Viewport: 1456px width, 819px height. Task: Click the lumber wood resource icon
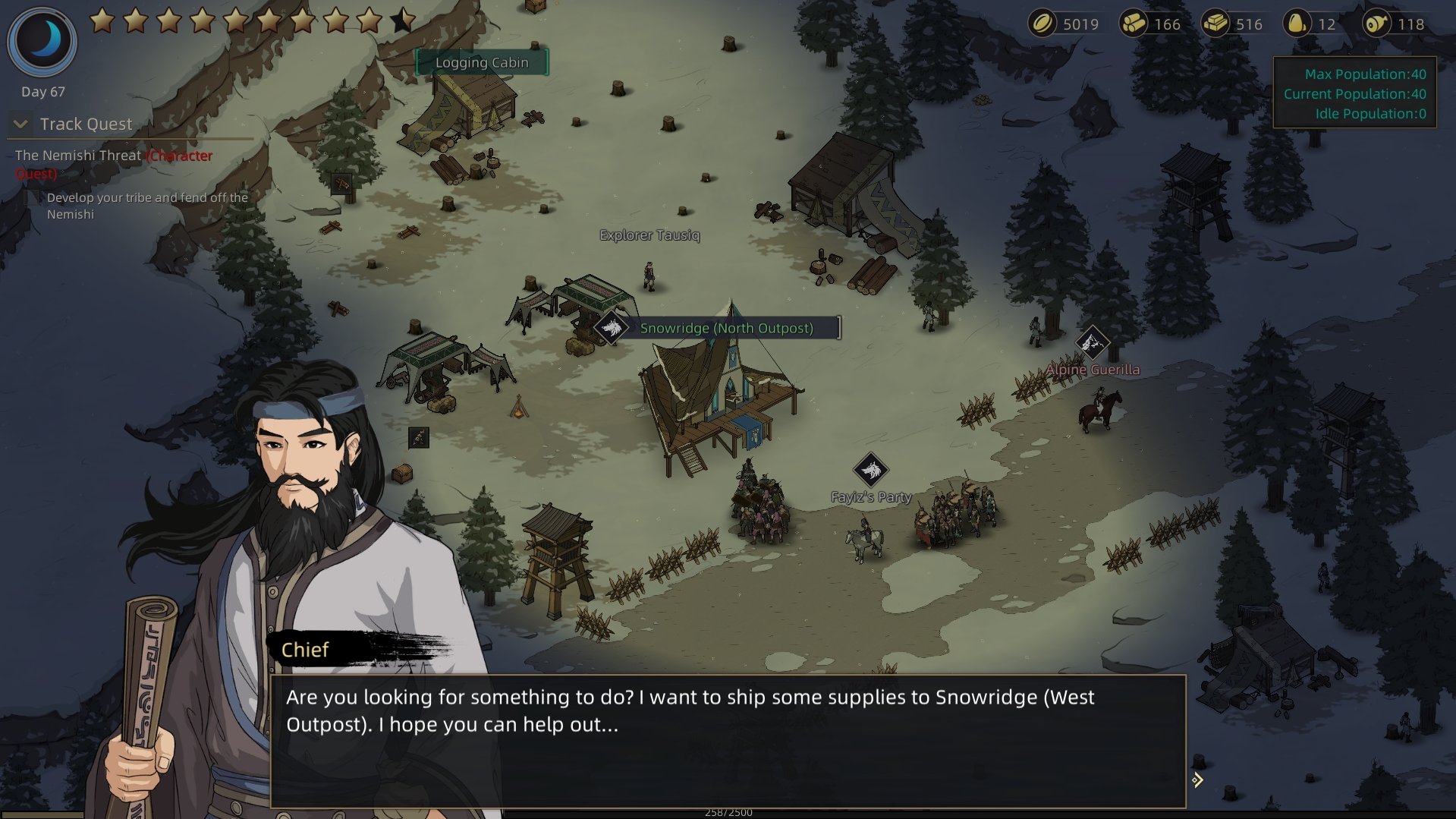(1134, 24)
